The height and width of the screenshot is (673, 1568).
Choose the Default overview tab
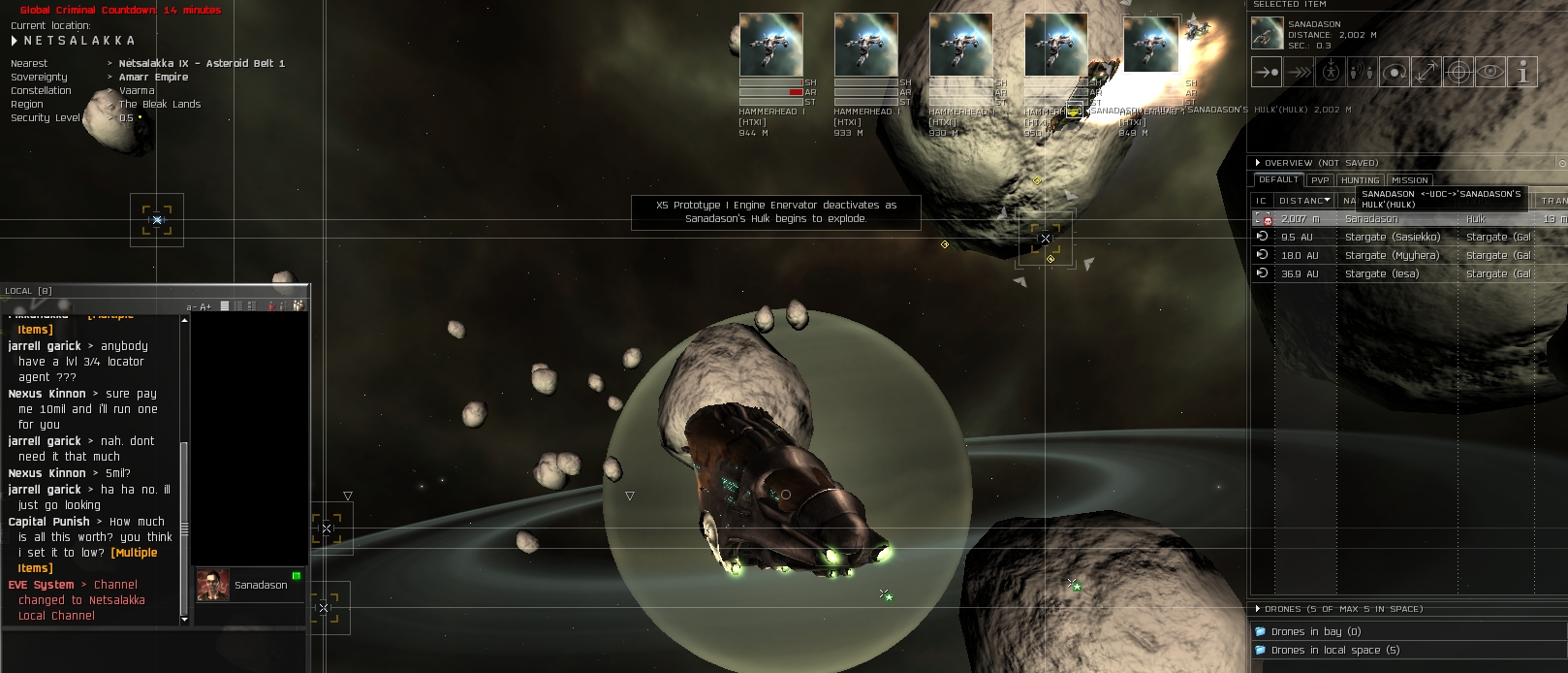(x=1278, y=180)
